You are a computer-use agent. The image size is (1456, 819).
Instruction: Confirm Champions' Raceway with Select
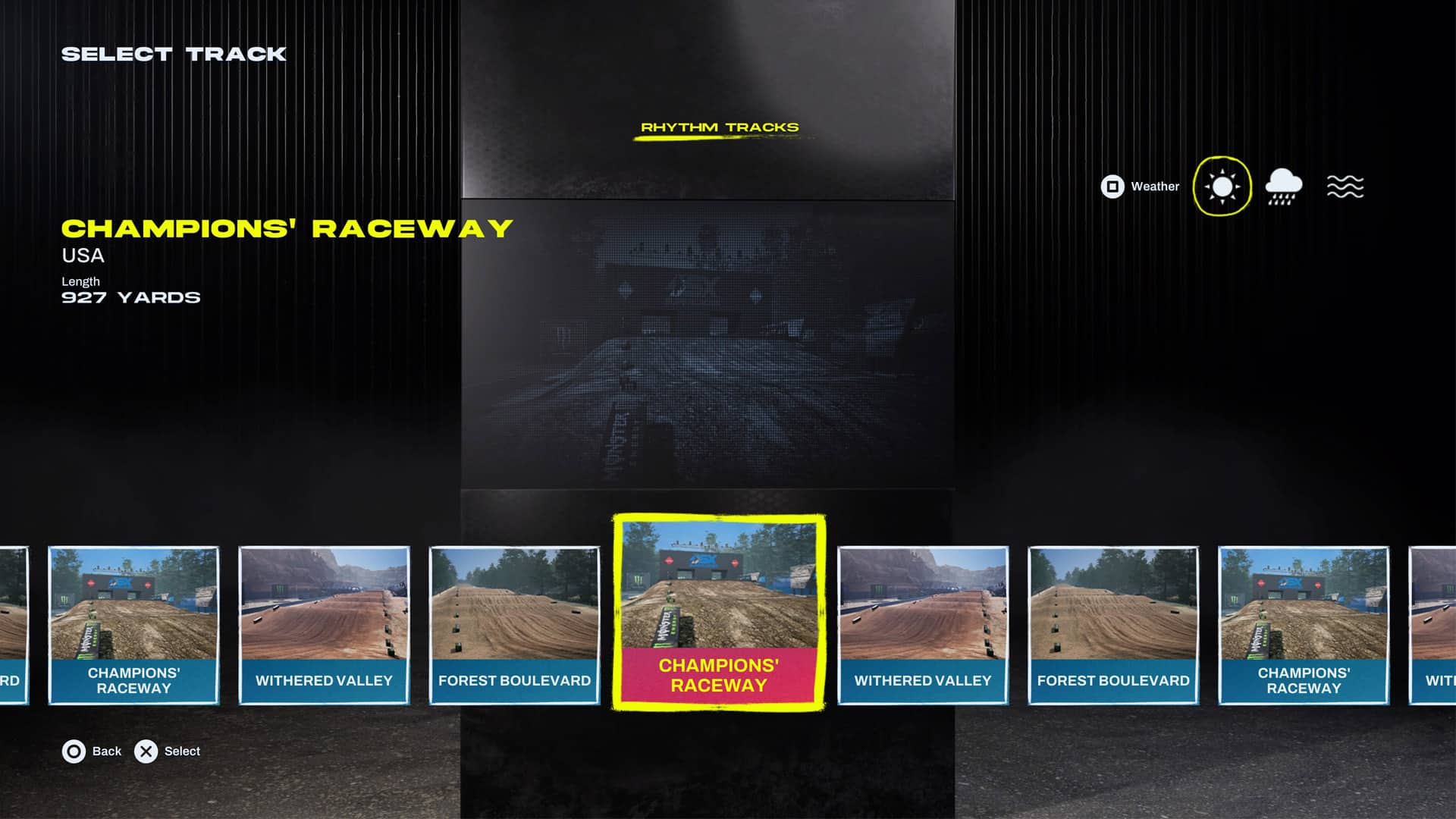[x=145, y=752]
